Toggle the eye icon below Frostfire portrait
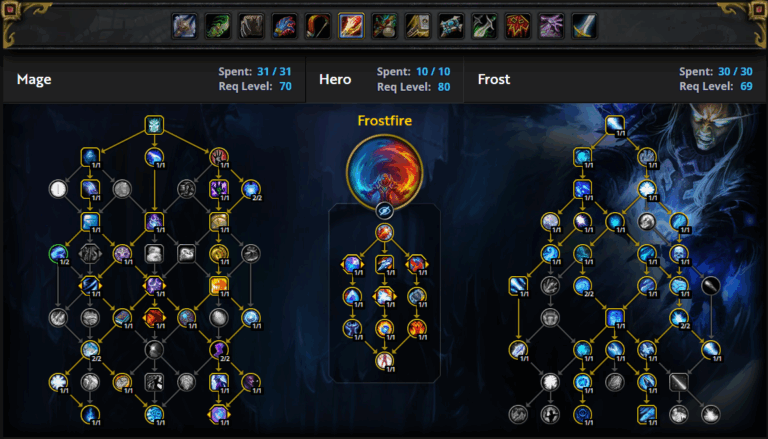This screenshot has width=768, height=439. pyautogui.click(x=384, y=211)
